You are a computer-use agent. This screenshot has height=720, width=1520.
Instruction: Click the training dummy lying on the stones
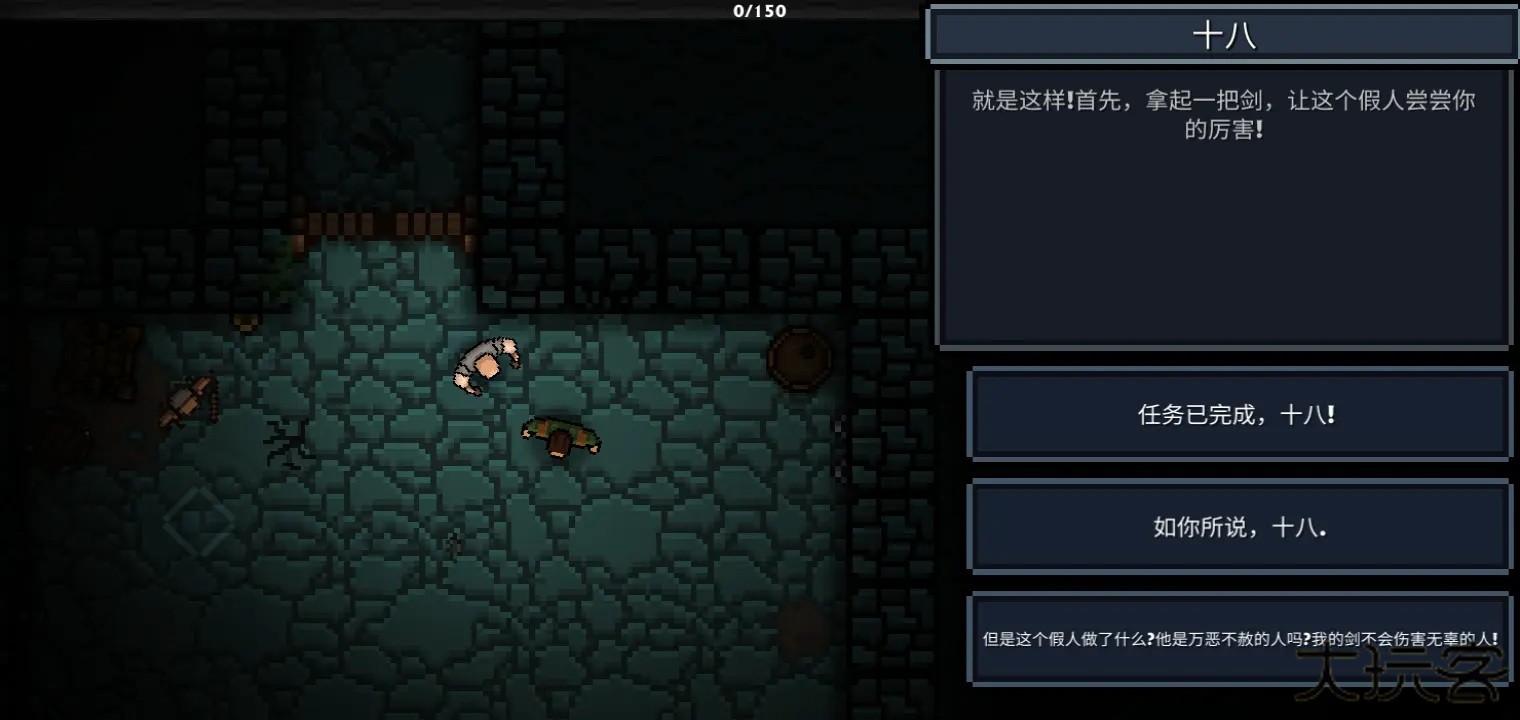pos(560,437)
